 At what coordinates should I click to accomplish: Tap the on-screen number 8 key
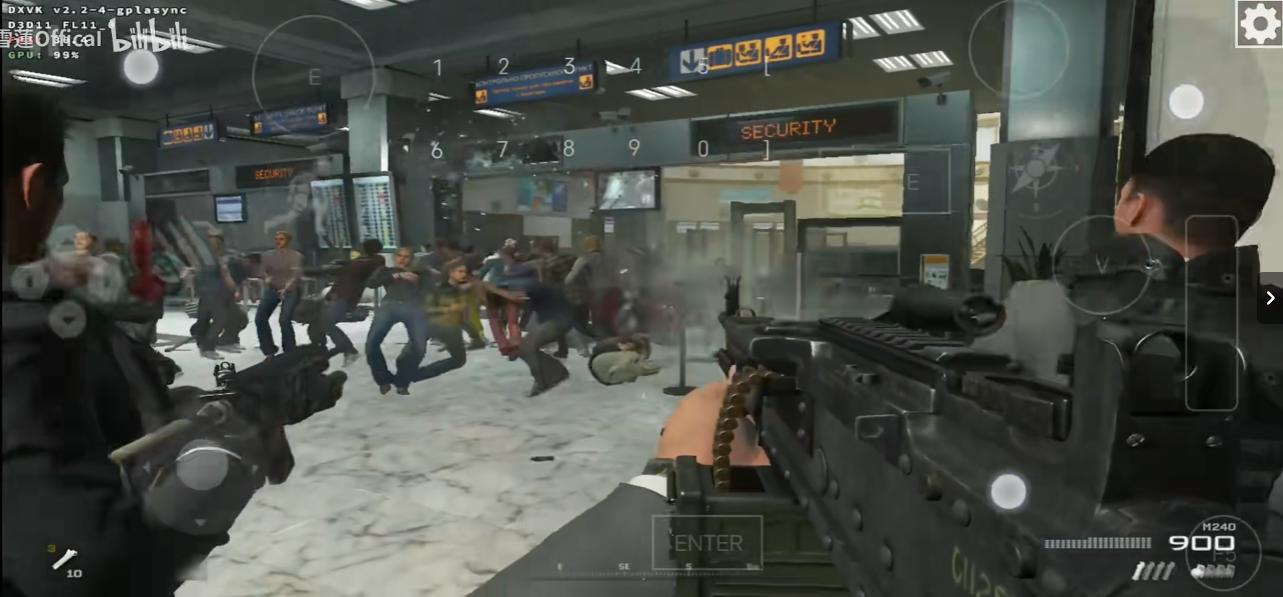pyautogui.click(x=568, y=148)
